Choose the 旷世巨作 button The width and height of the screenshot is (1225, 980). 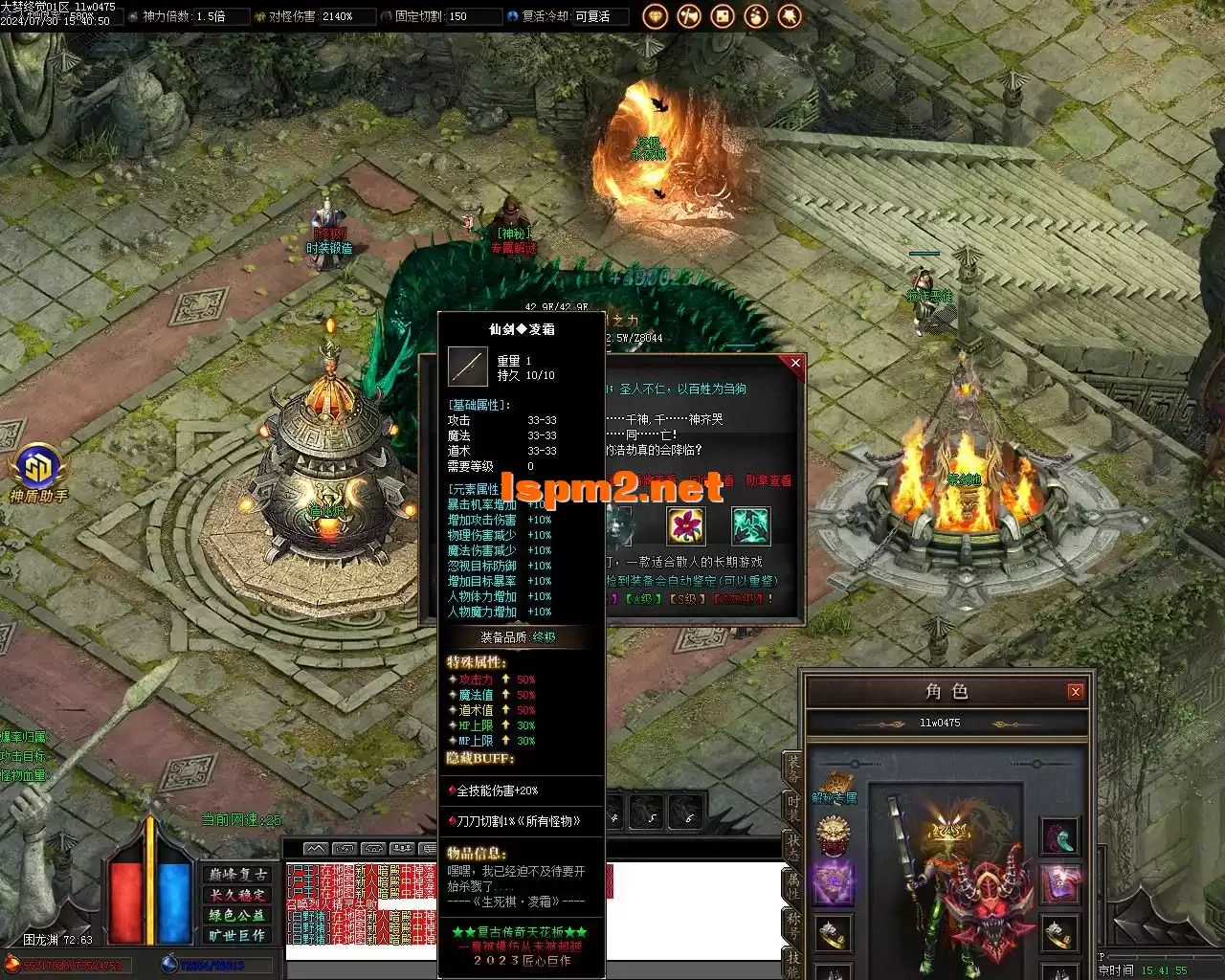click(238, 935)
